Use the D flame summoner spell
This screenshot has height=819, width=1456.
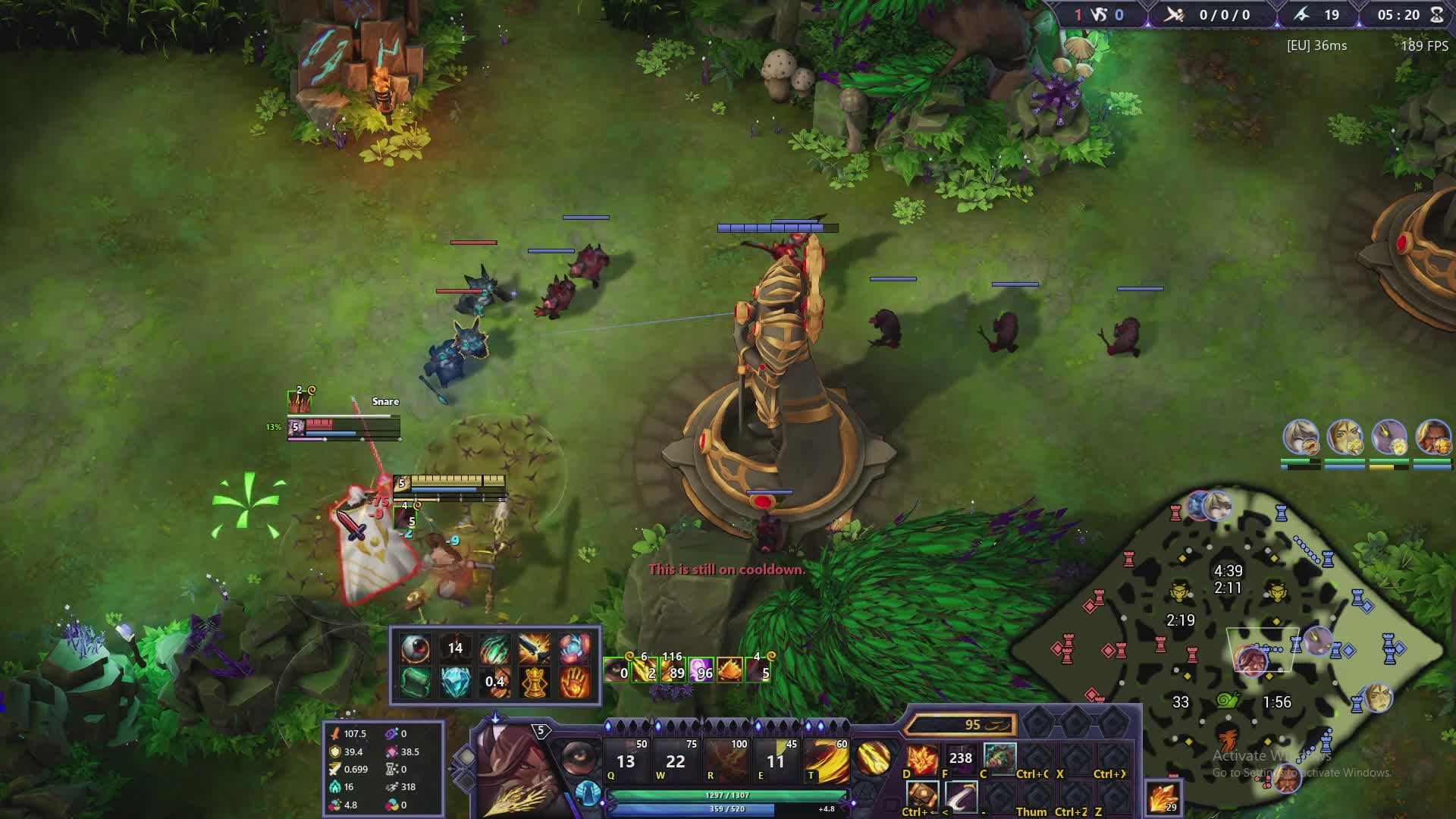click(922, 758)
